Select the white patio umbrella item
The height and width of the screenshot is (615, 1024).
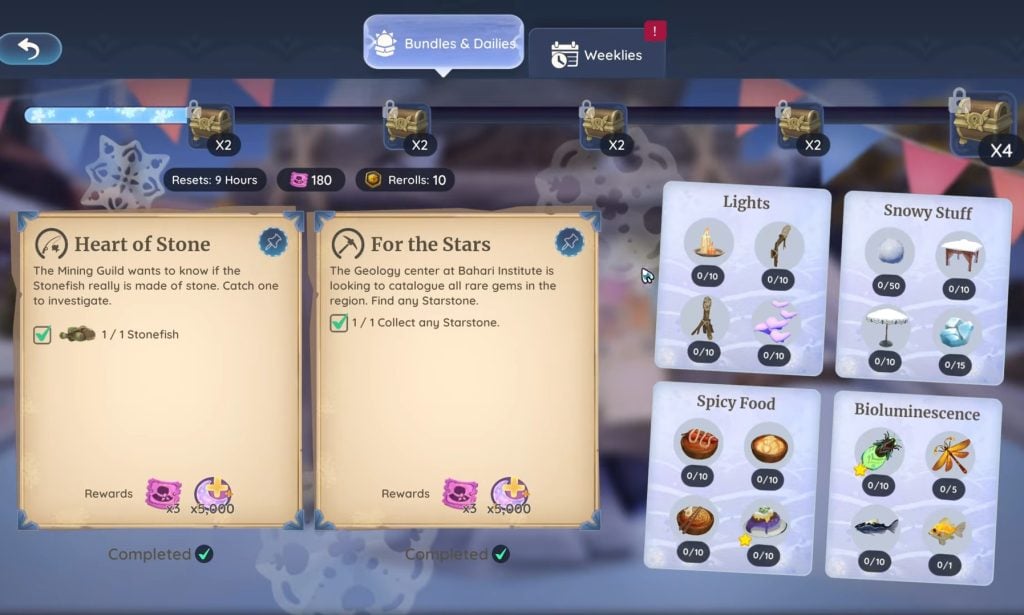[884, 326]
